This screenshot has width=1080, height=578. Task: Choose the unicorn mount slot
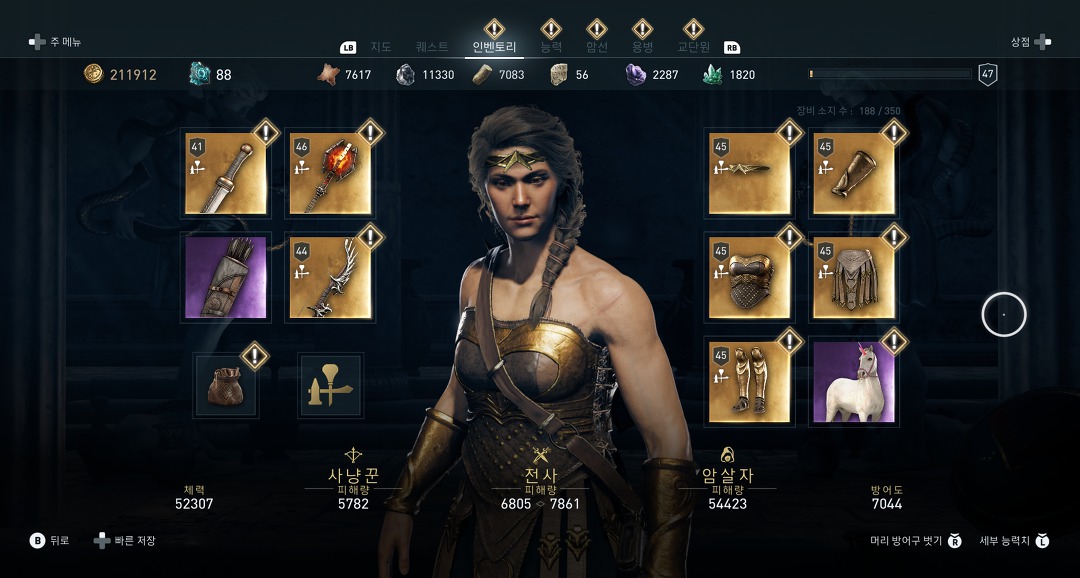(x=853, y=382)
